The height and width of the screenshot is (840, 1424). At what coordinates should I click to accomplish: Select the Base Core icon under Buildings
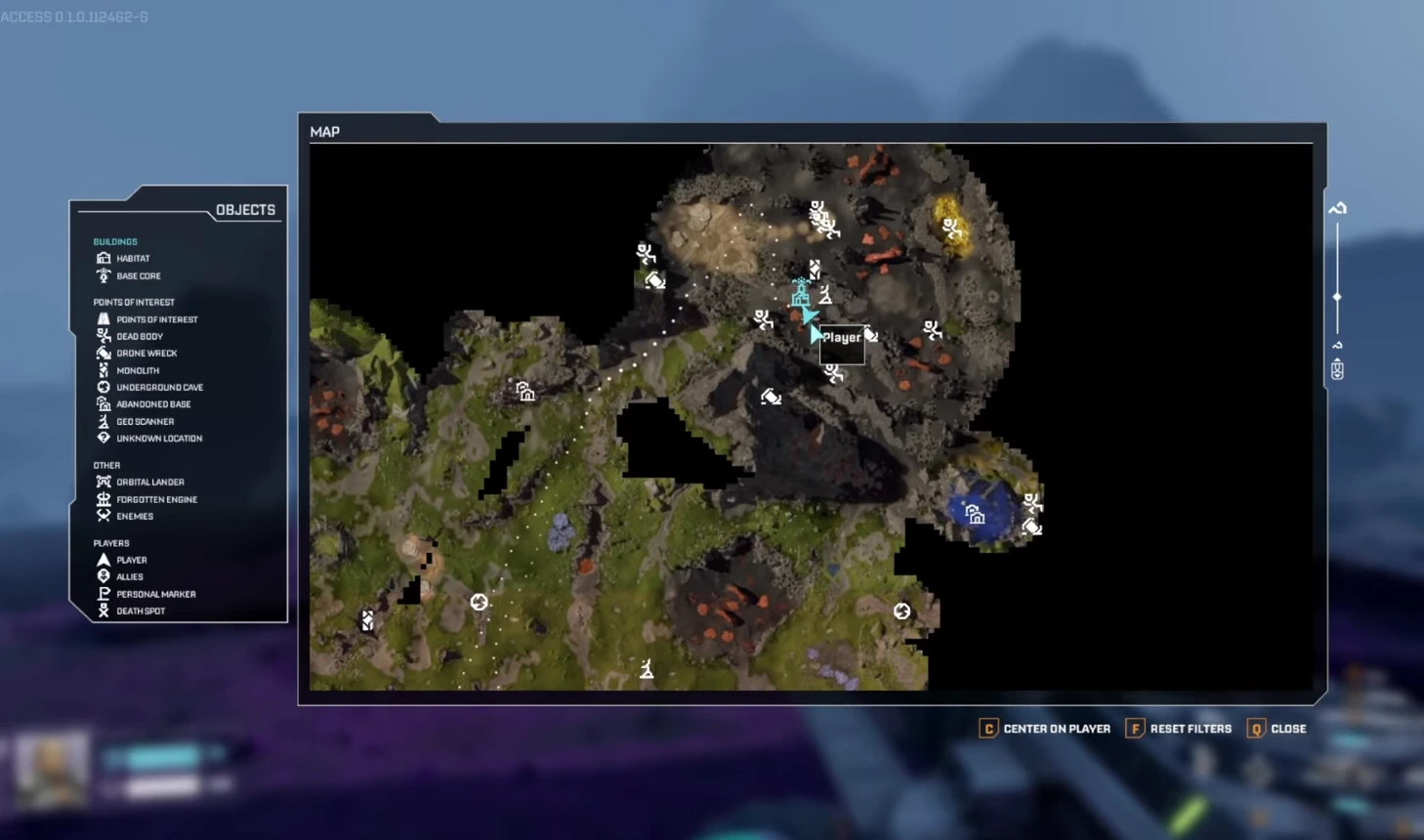tap(105, 275)
